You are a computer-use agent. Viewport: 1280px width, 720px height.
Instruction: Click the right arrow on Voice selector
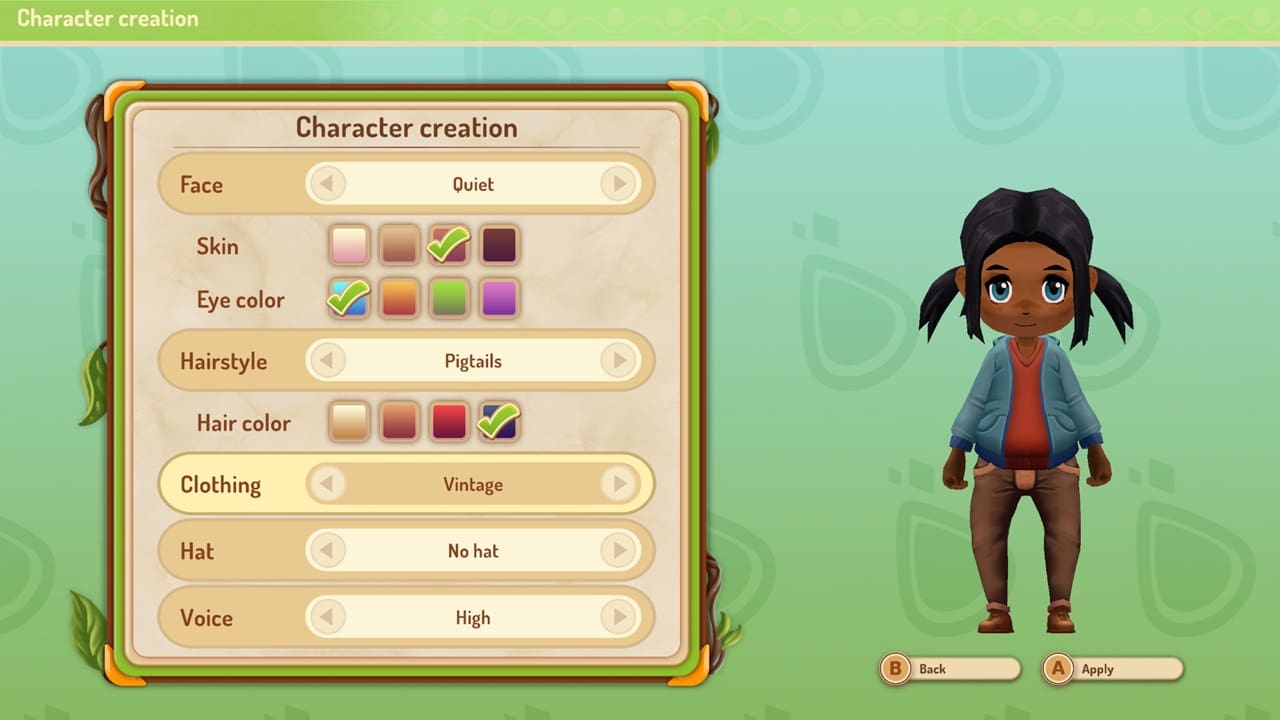click(620, 618)
